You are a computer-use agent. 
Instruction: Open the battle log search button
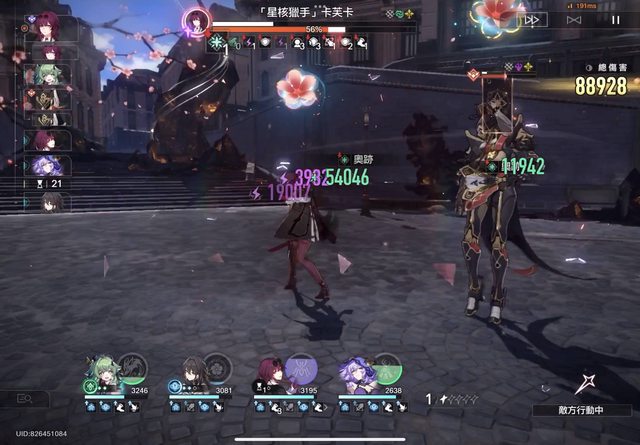[32, 398]
